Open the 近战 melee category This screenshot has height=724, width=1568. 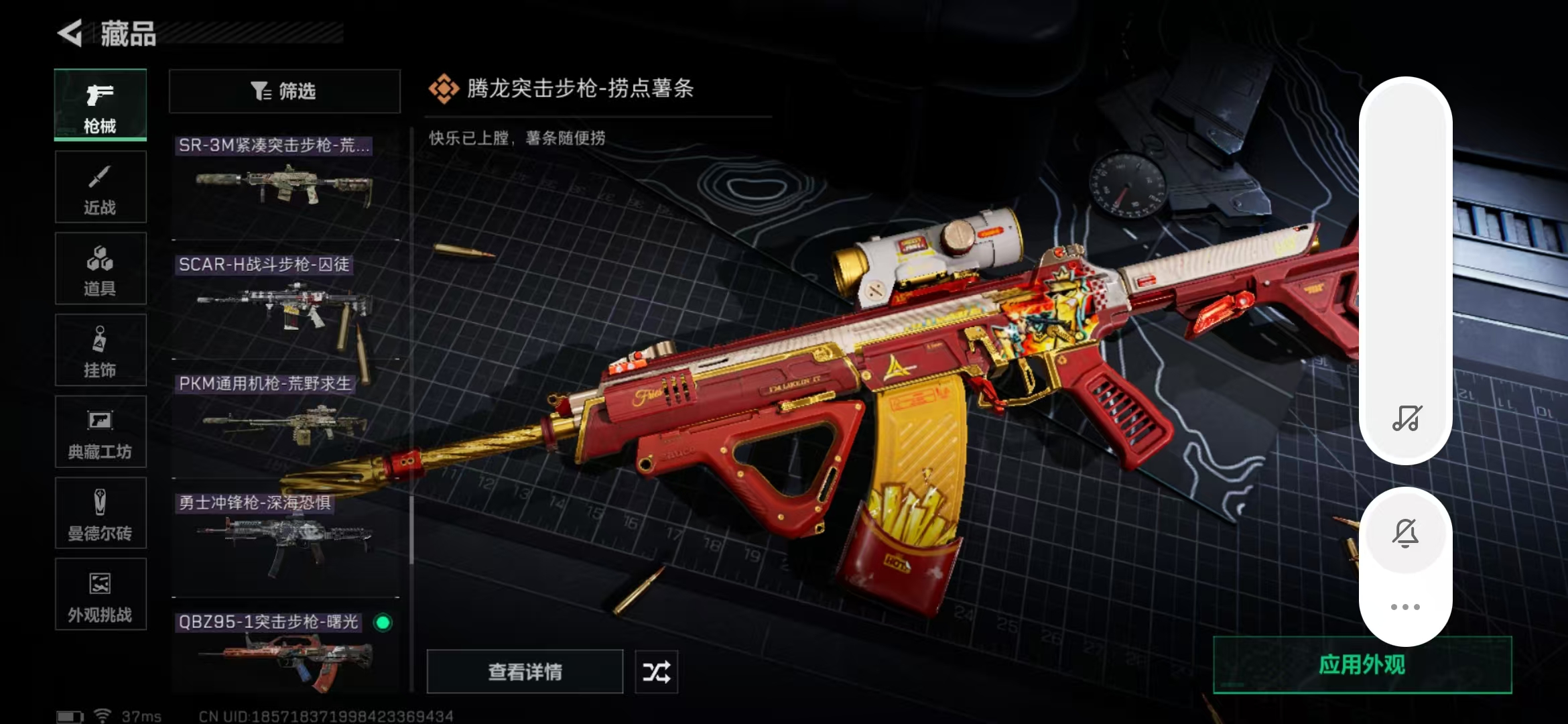[x=101, y=187]
